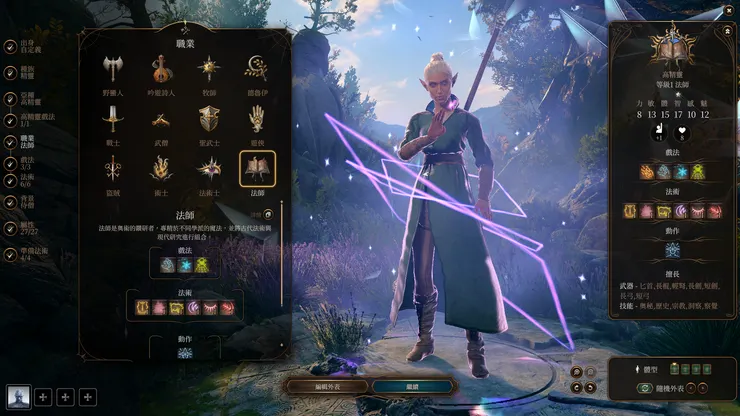
Task: Select the 盜賊 (Rogue) class
Action: pos(112,169)
